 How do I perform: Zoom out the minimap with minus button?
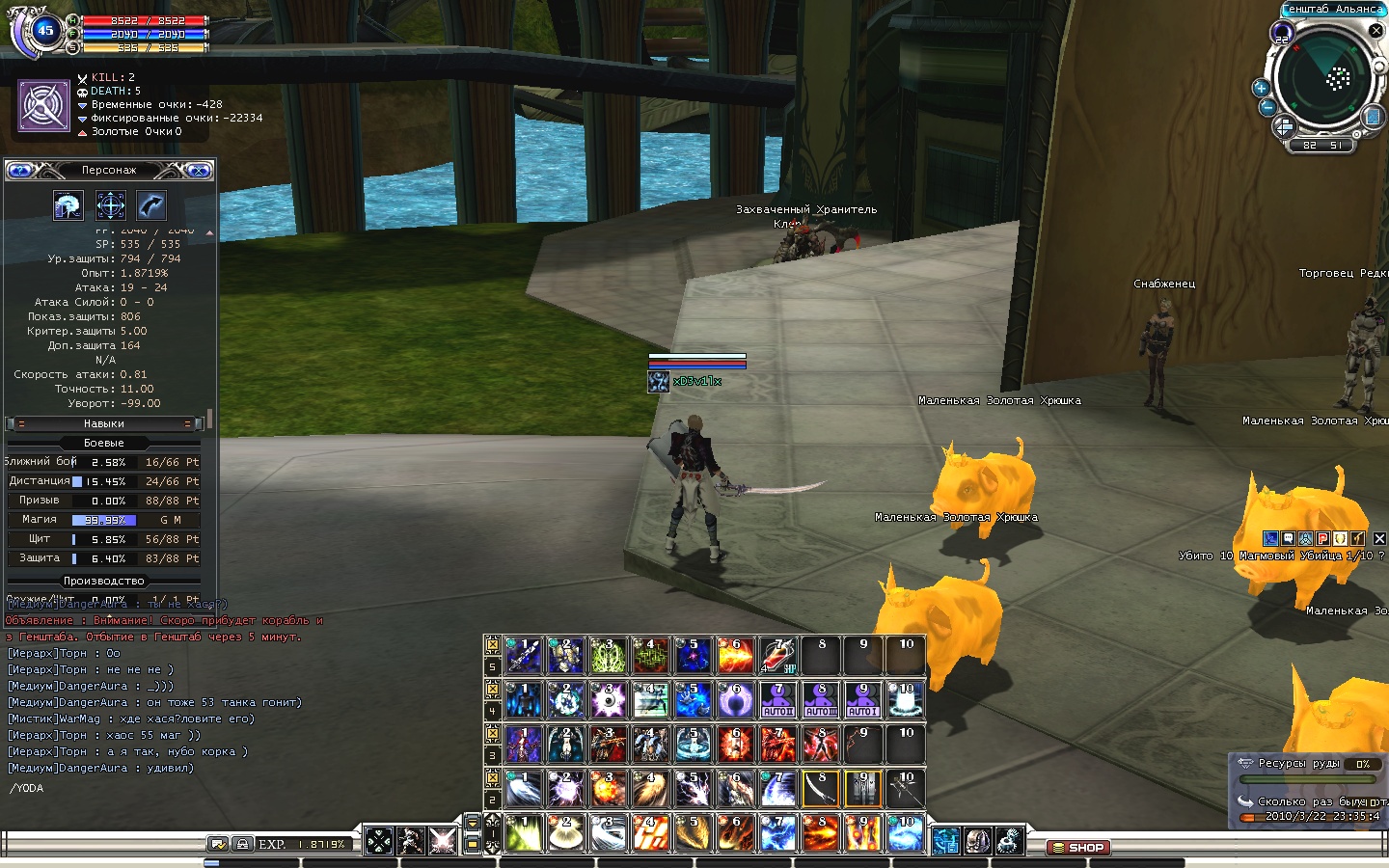point(1268,107)
